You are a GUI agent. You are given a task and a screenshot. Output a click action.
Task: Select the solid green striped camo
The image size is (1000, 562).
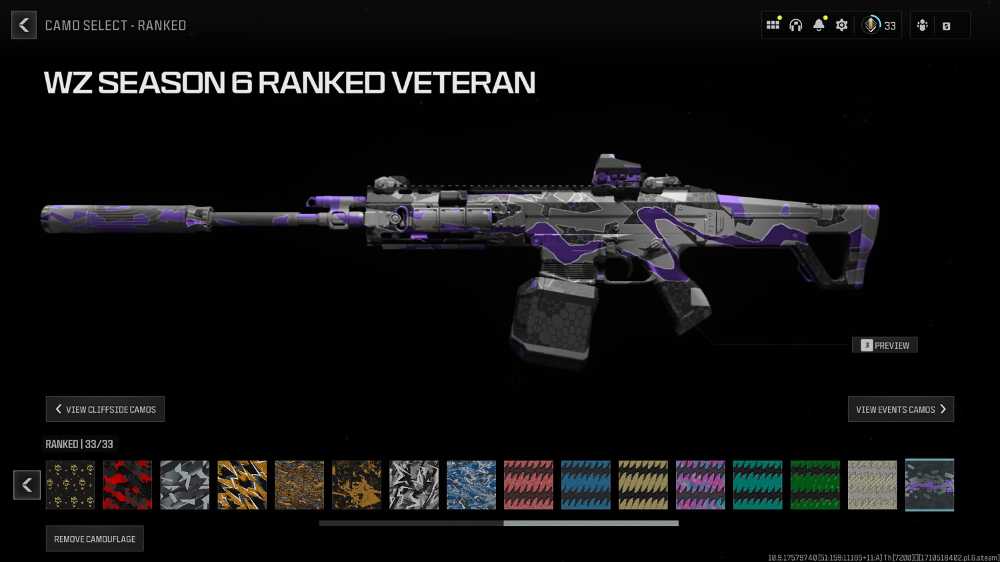815,485
